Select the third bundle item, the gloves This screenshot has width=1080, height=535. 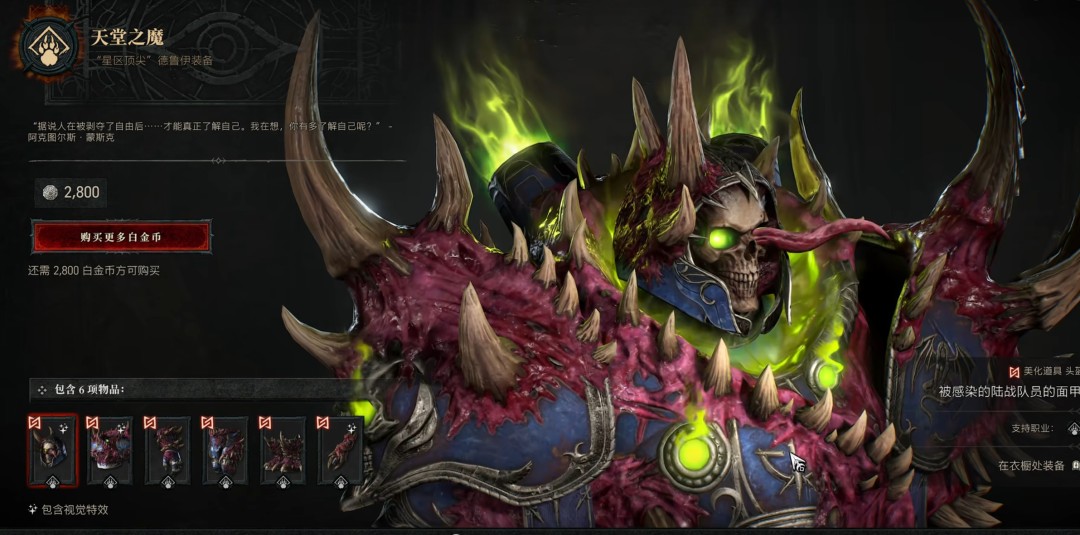167,451
